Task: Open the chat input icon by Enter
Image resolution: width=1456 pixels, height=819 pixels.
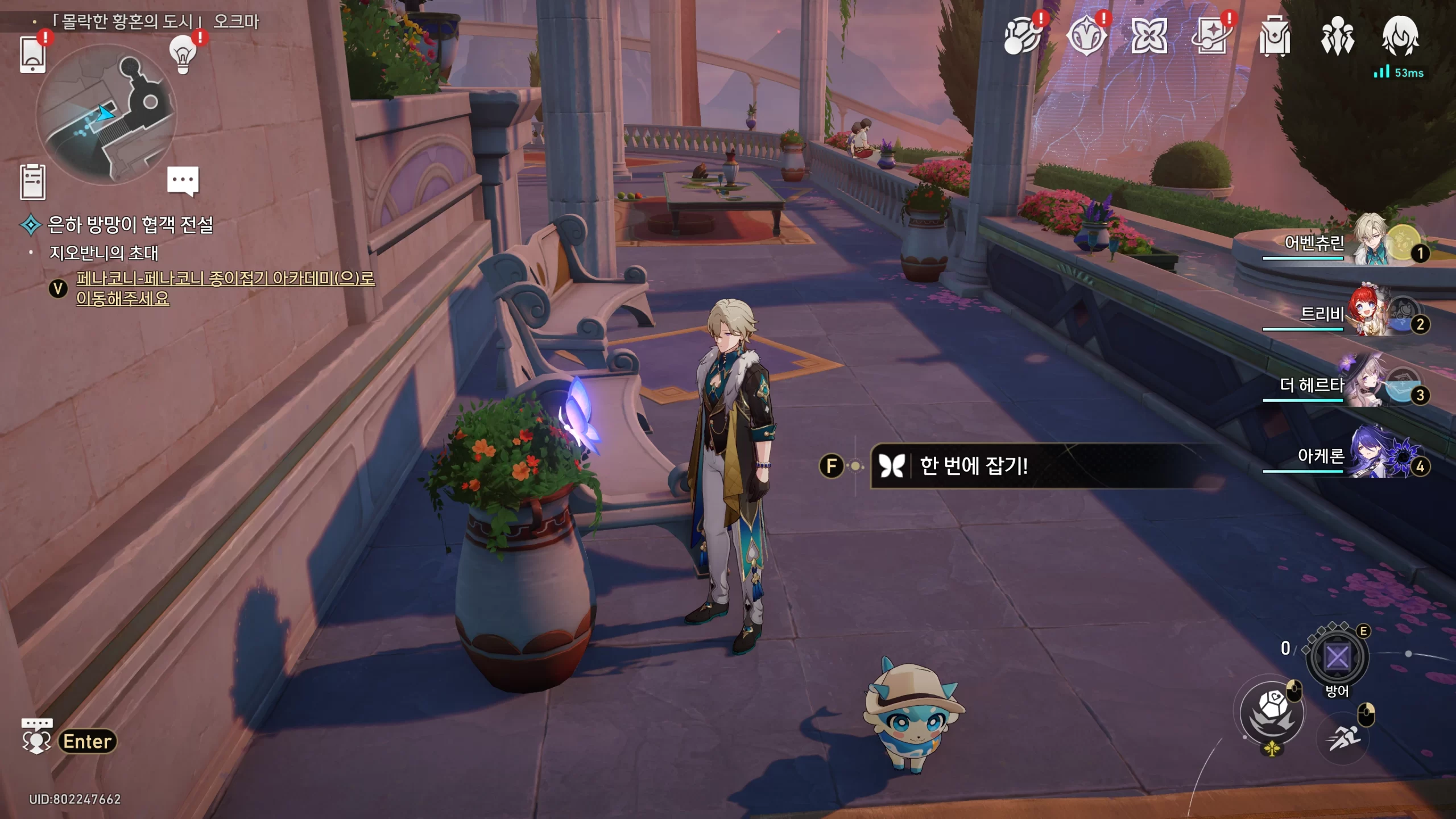Action: coord(36,737)
